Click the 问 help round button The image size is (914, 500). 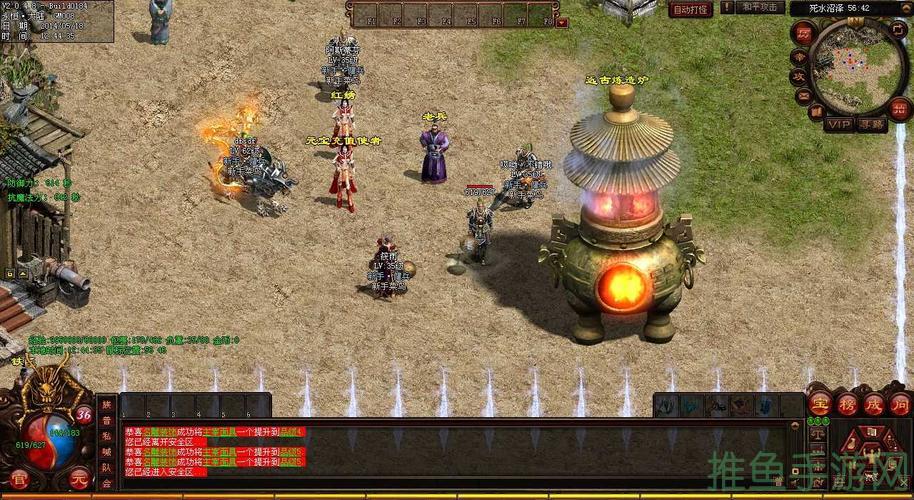[x=901, y=405]
